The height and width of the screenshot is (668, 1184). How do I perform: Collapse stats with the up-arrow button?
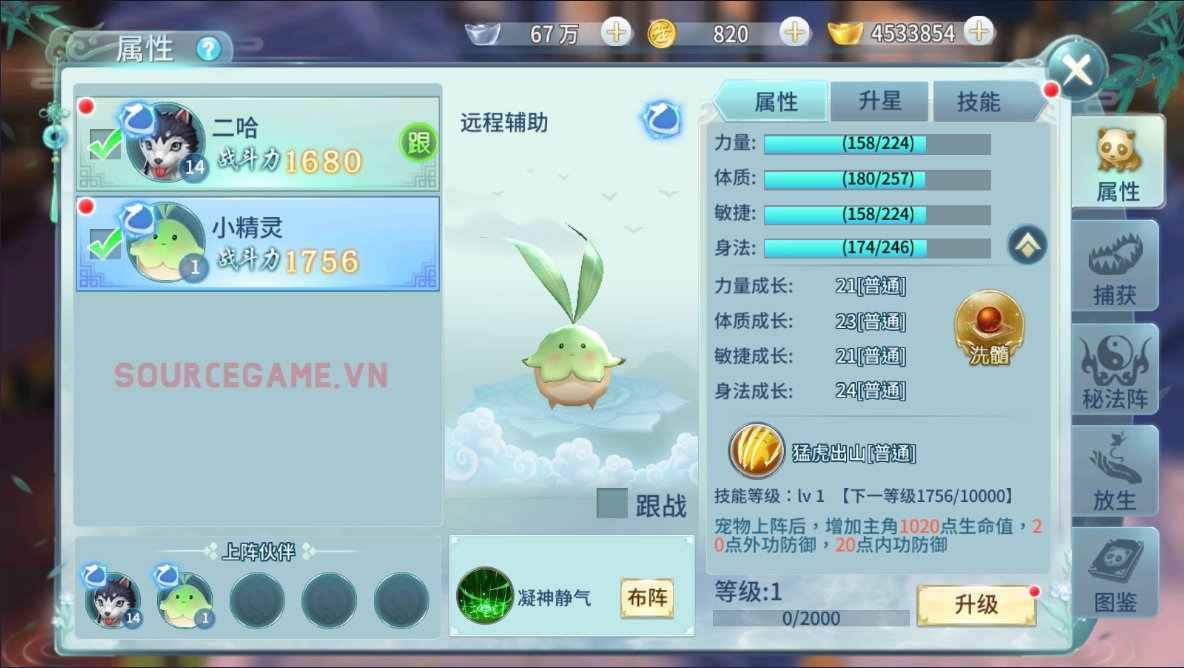click(1026, 243)
